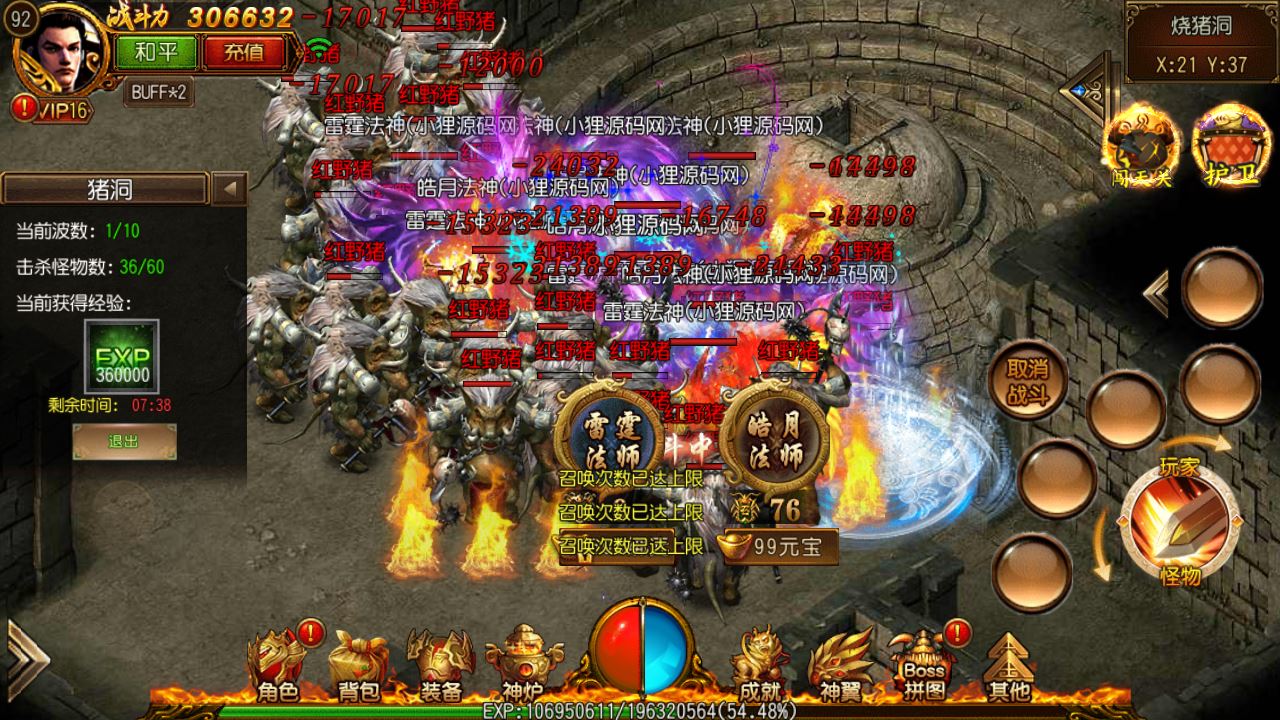Select the 和平 peace mode button
The width and height of the screenshot is (1280, 720).
coord(156,51)
